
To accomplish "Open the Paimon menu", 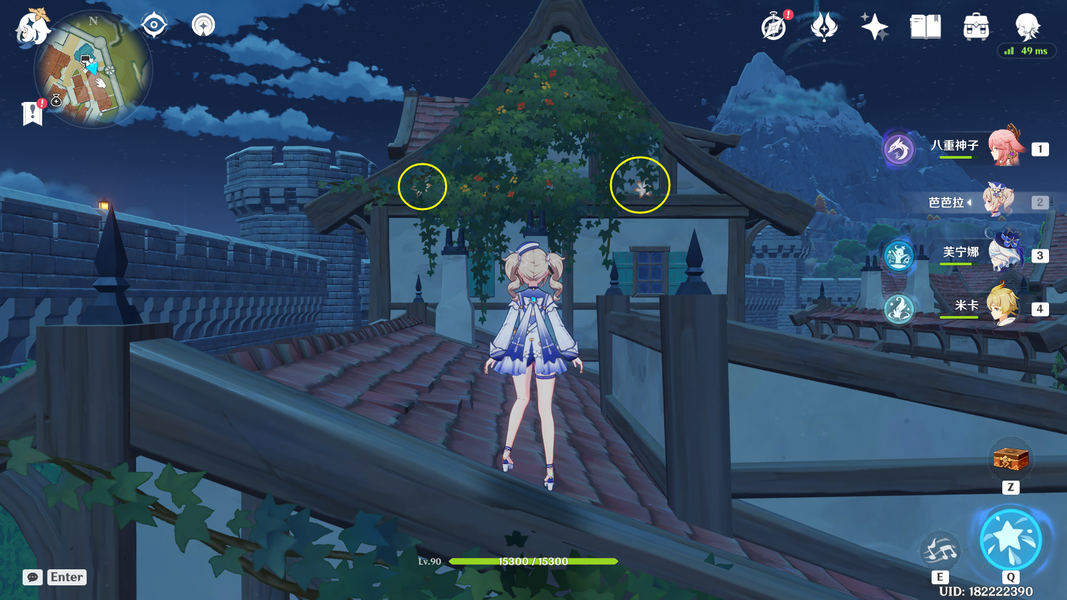I will (x=33, y=27).
